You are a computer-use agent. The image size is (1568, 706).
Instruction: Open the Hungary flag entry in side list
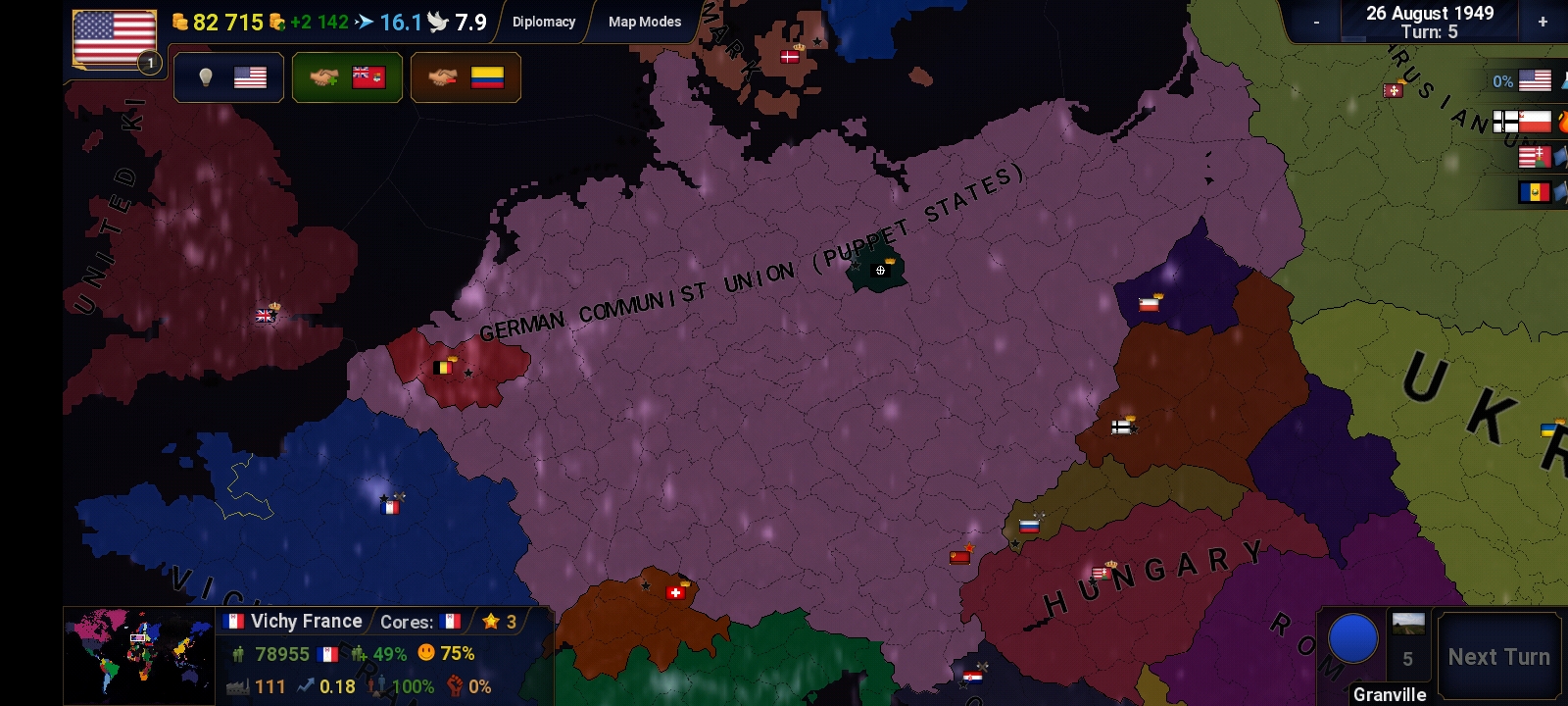coord(1535,157)
